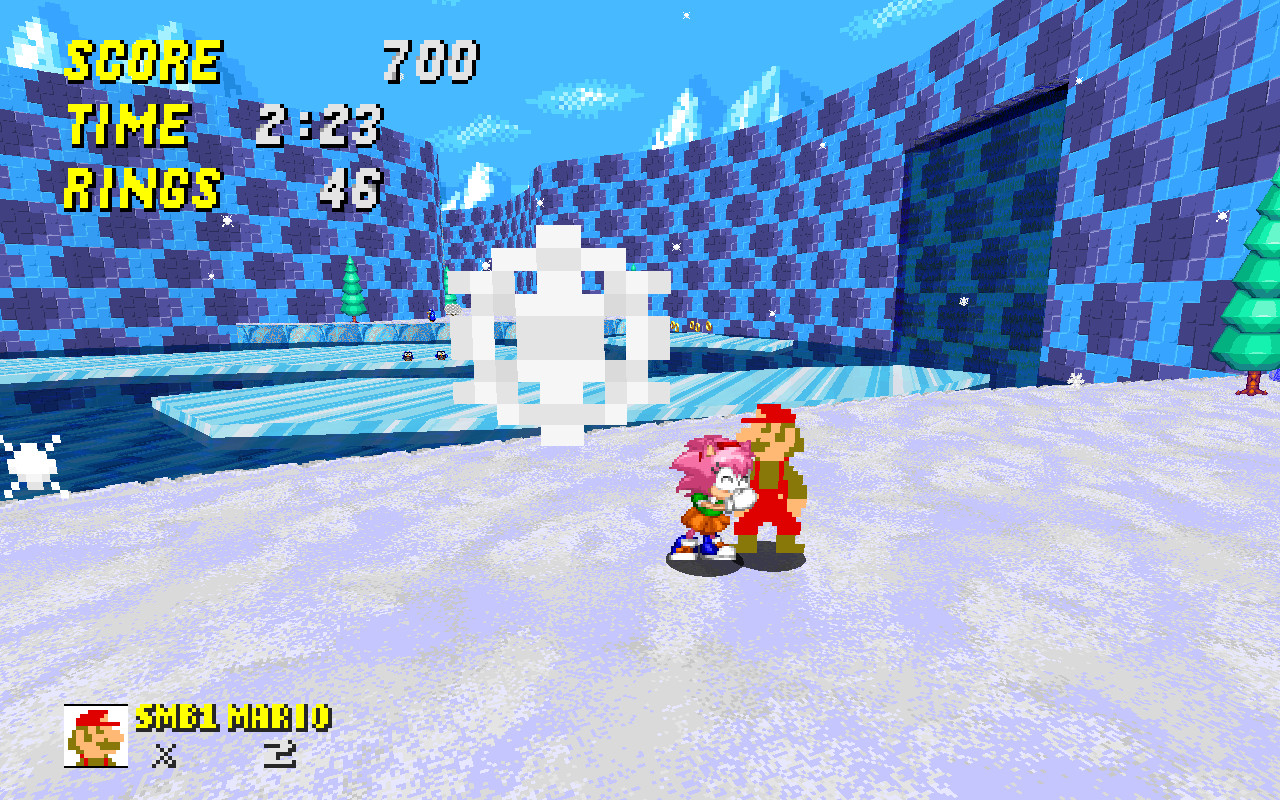
Task: Click the ring count 46
Action: click(x=352, y=188)
